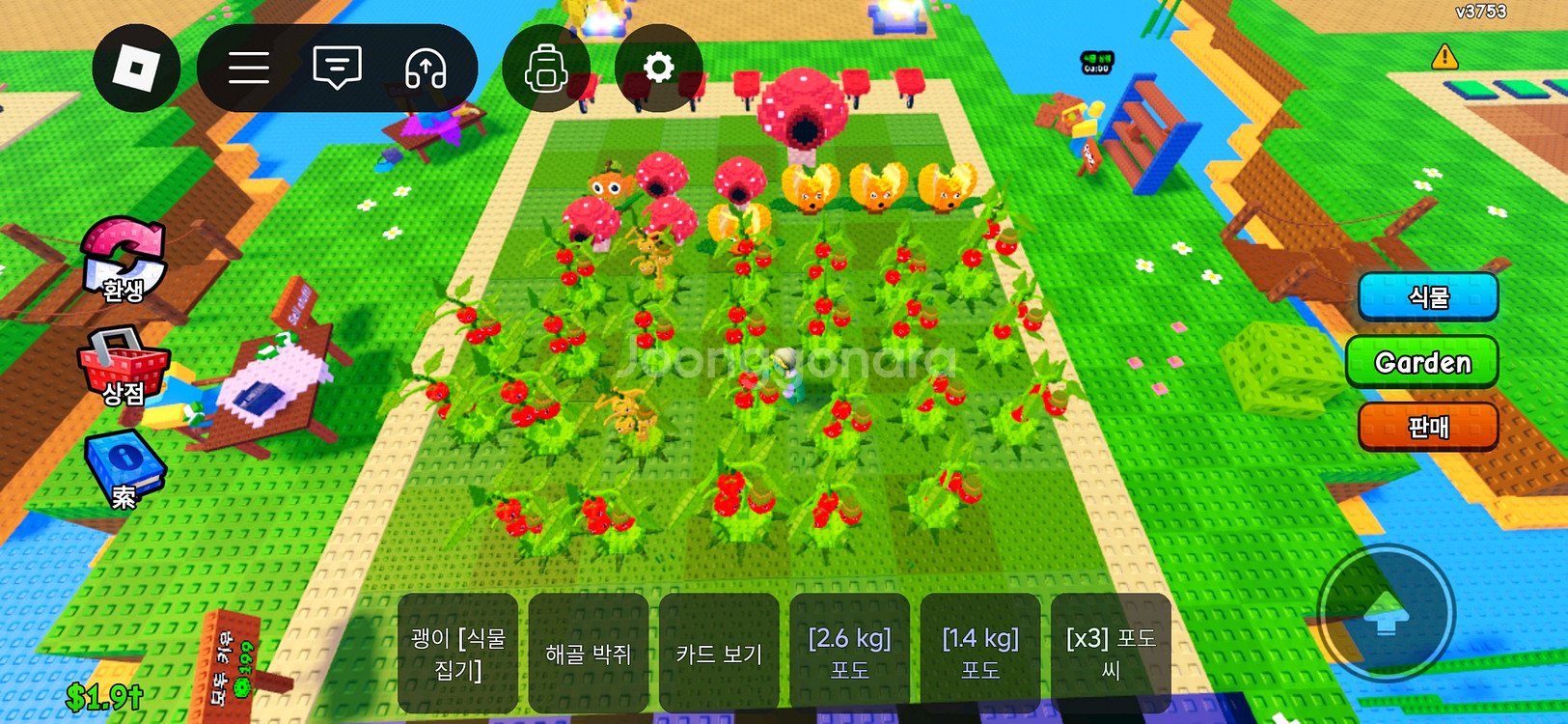Tap the yellow warning triangle icon

(x=1444, y=57)
